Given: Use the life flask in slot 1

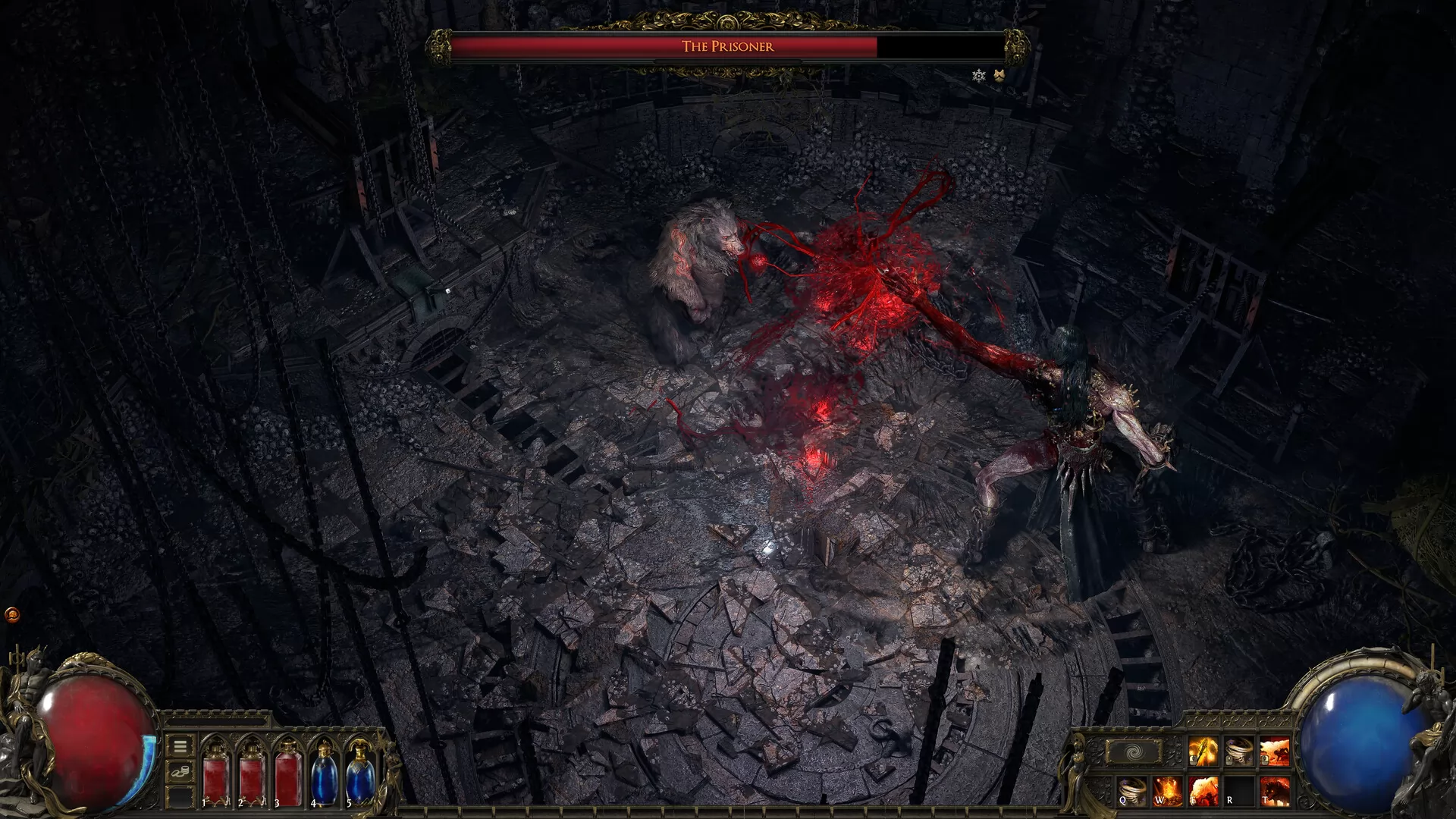Looking at the screenshot, I should [x=215, y=773].
